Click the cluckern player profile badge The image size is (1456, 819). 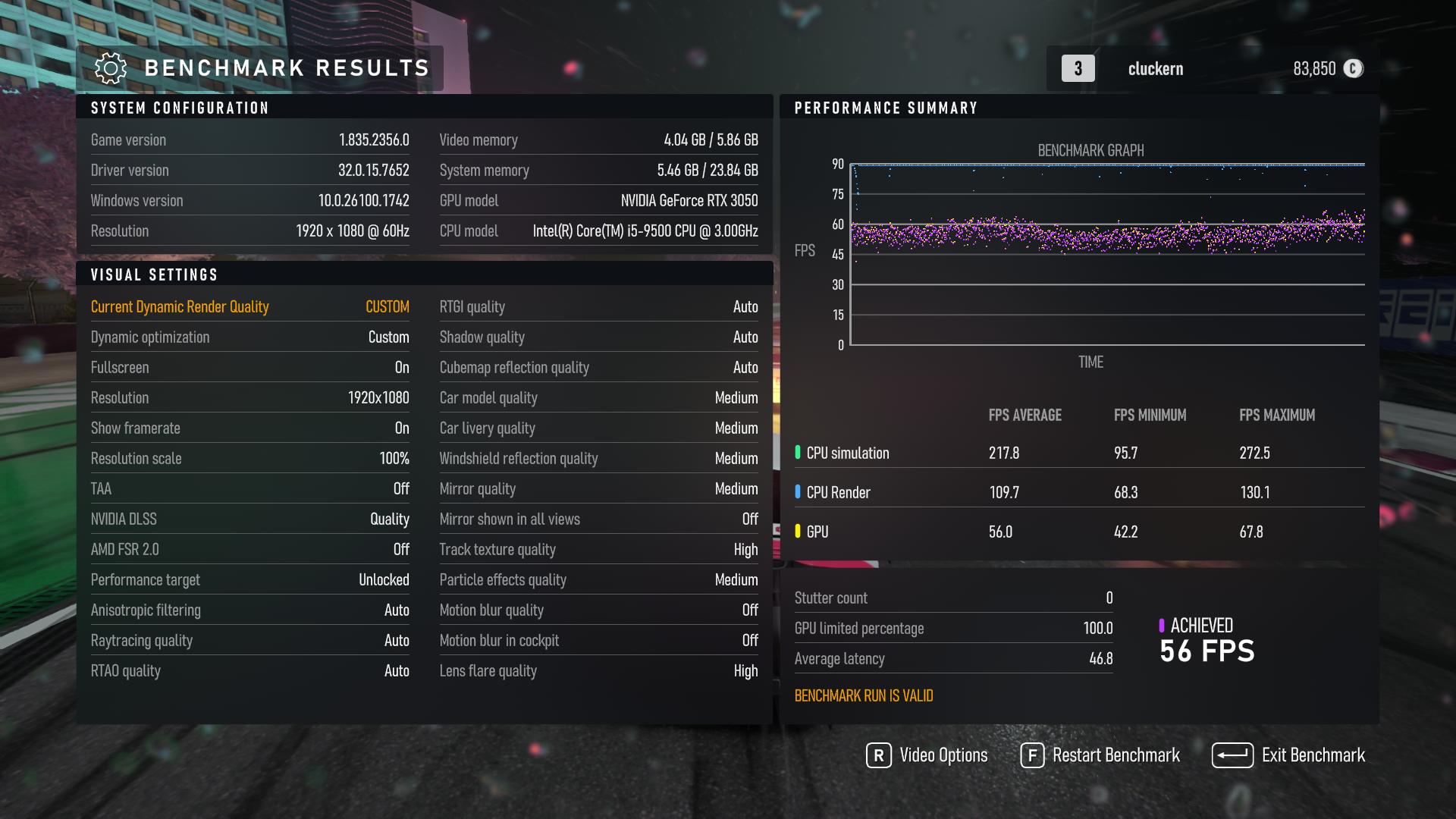point(1154,69)
